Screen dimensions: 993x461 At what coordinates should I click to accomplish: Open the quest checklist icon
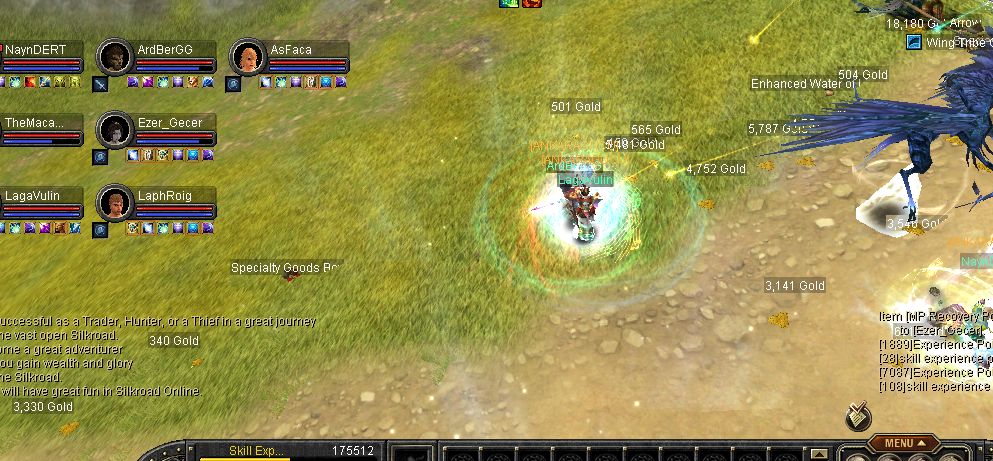(857, 413)
